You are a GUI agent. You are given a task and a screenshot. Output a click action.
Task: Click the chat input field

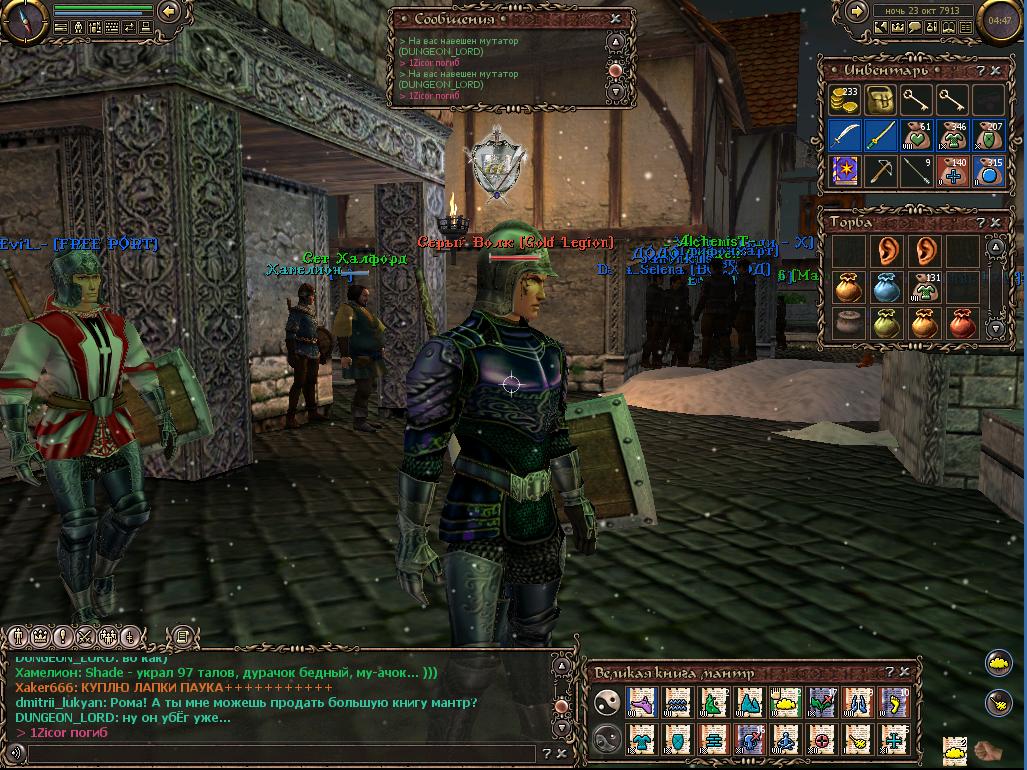(280, 754)
